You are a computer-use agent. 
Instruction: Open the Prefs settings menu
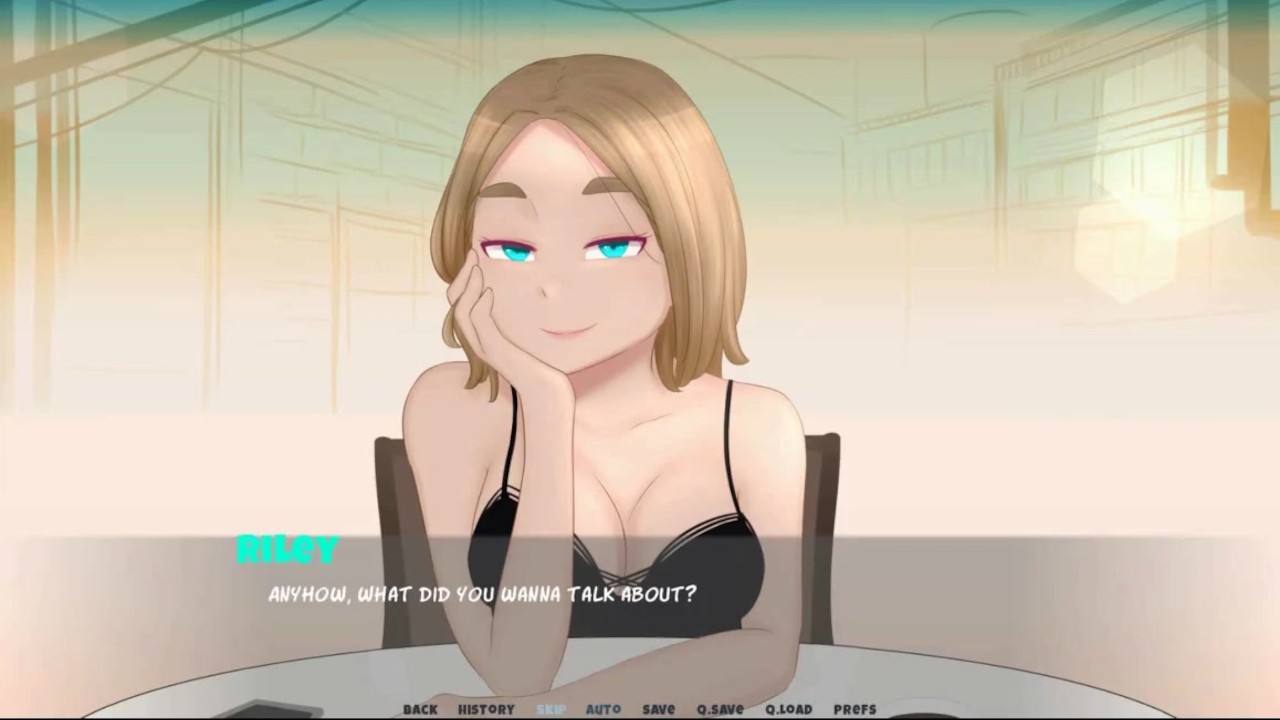[854, 709]
